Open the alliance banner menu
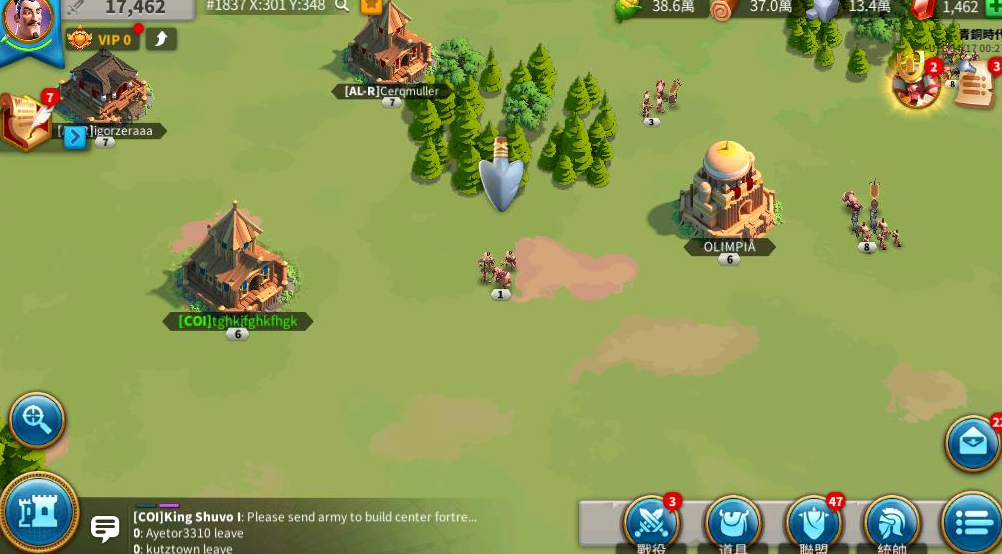The width and height of the screenshot is (1002, 554). [813, 522]
